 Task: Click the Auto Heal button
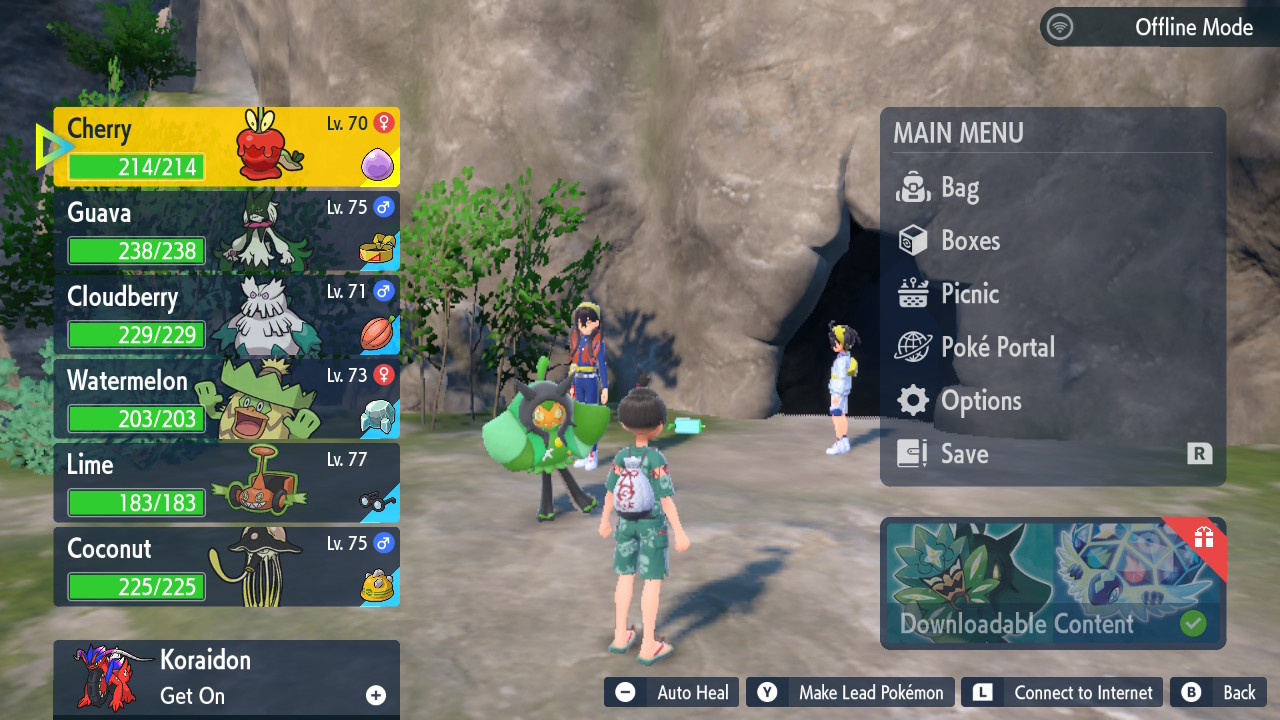pyautogui.click(x=672, y=693)
